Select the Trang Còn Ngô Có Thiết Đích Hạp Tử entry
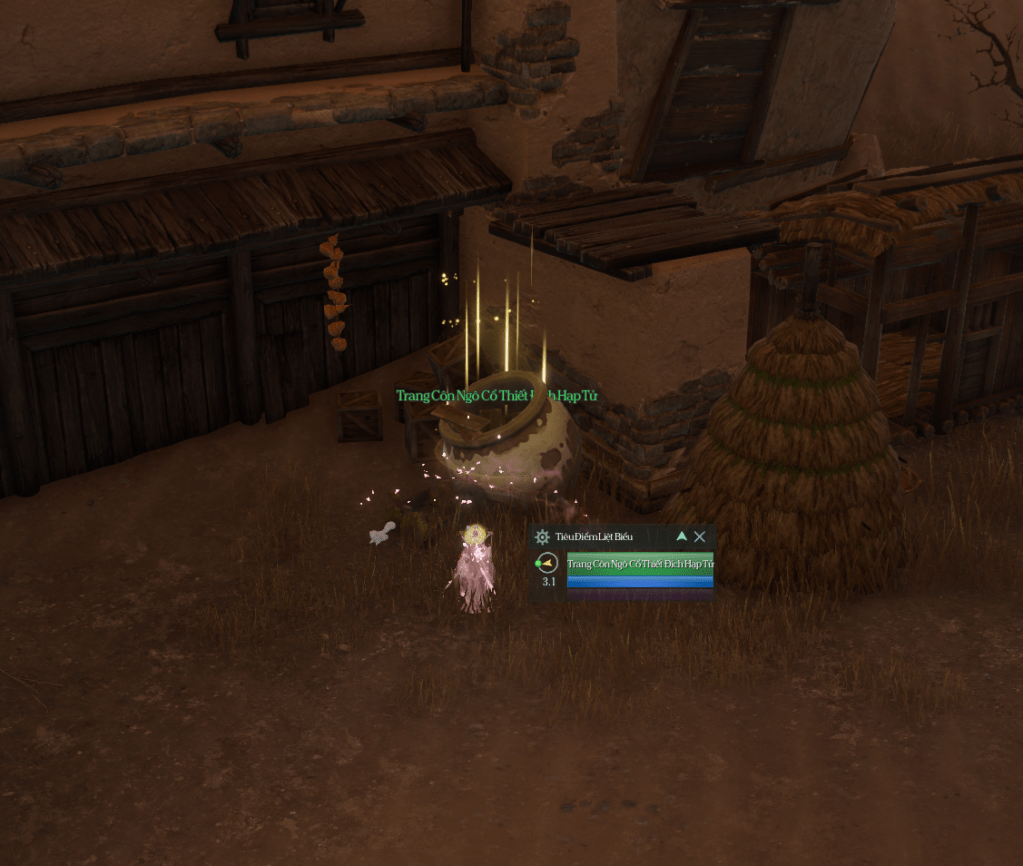This screenshot has height=866, width=1023. (x=640, y=564)
